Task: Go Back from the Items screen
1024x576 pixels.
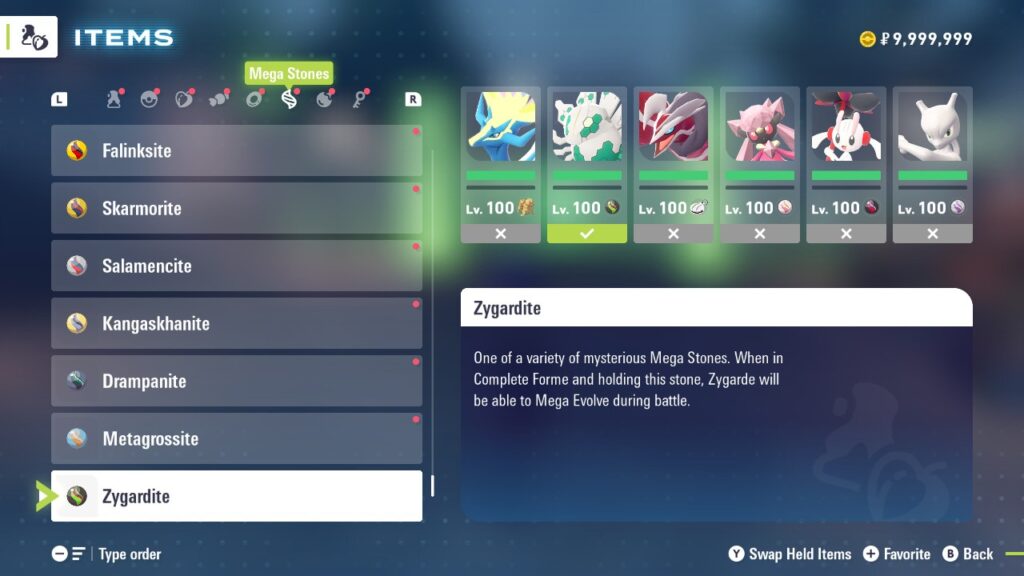Action: pos(967,554)
